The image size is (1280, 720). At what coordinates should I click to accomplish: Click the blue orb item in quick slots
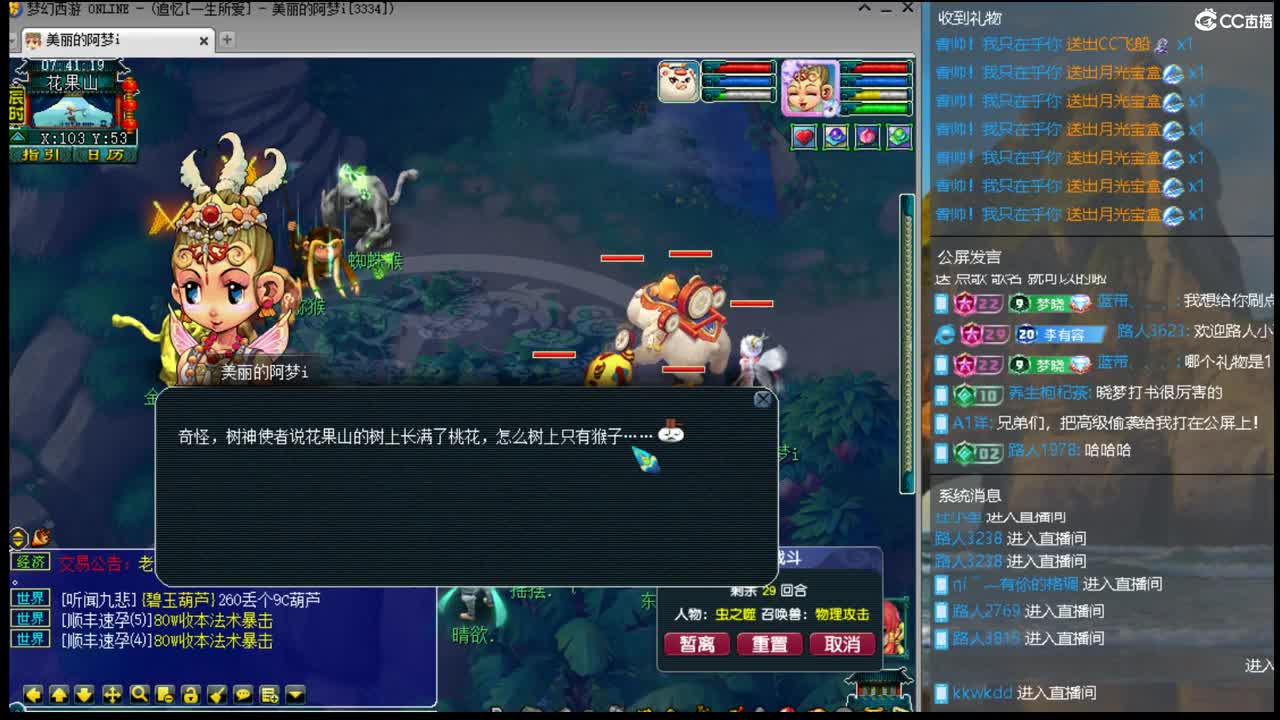[834, 135]
